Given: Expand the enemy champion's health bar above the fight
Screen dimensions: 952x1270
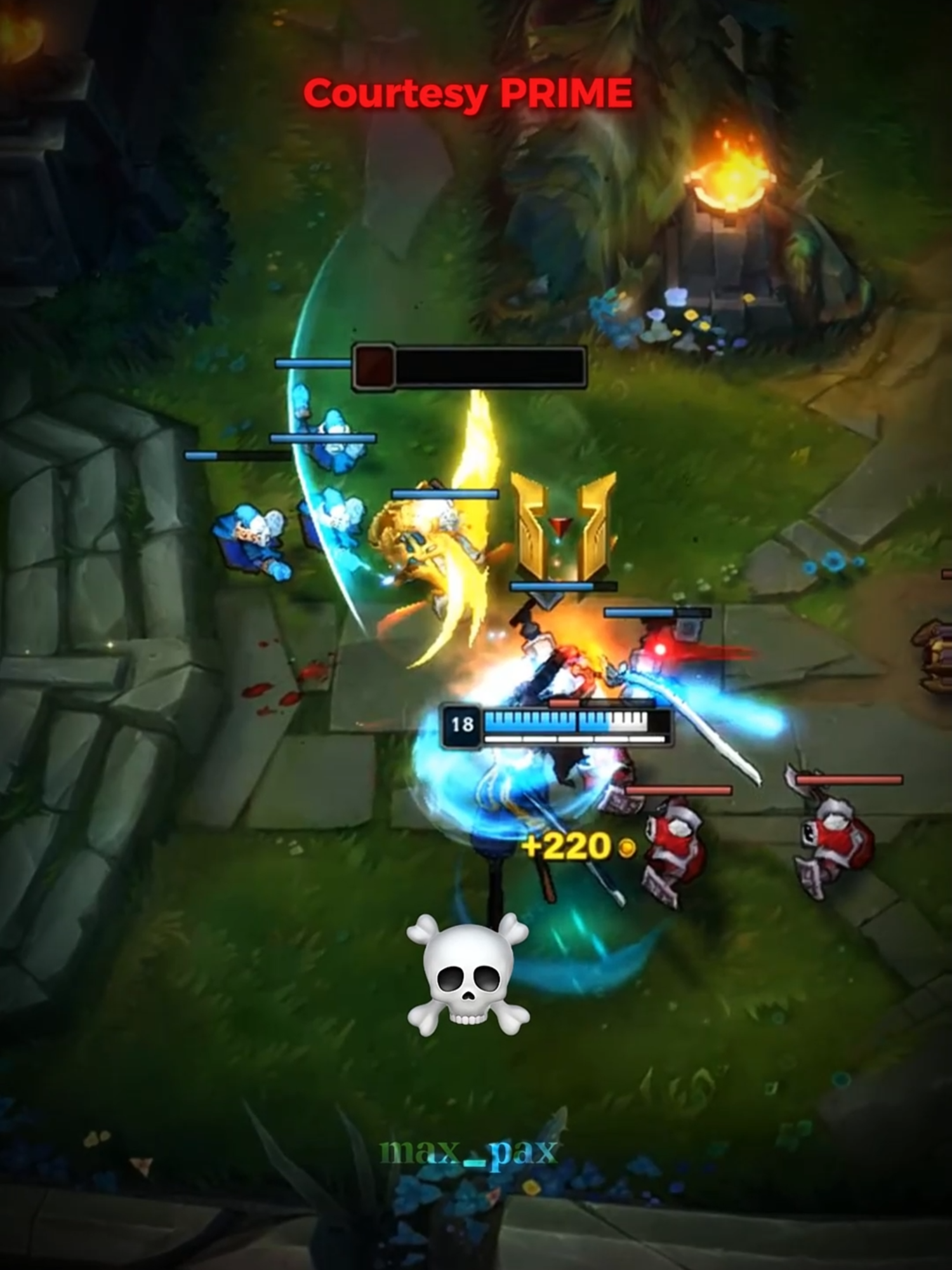Looking at the screenshot, I should [657, 613].
